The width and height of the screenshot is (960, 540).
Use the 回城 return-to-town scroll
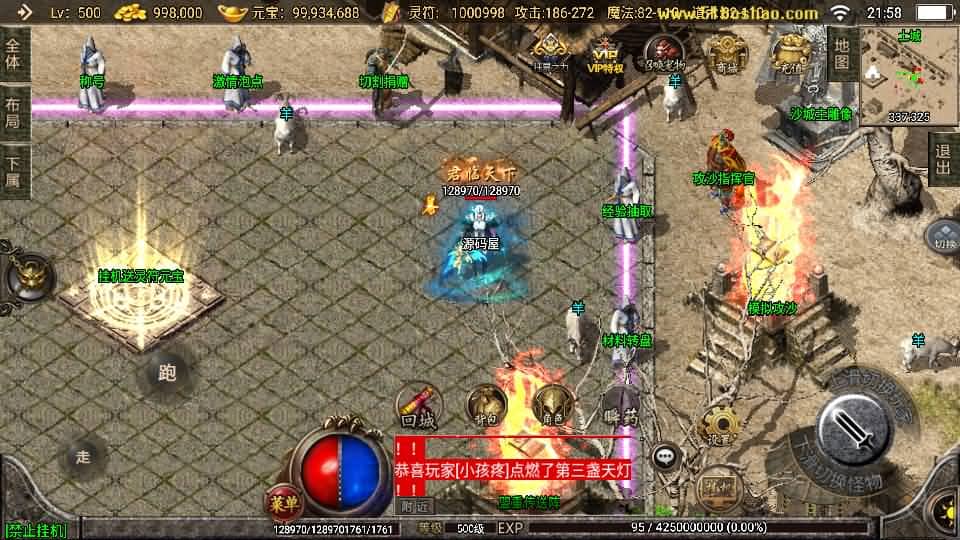click(416, 405)
